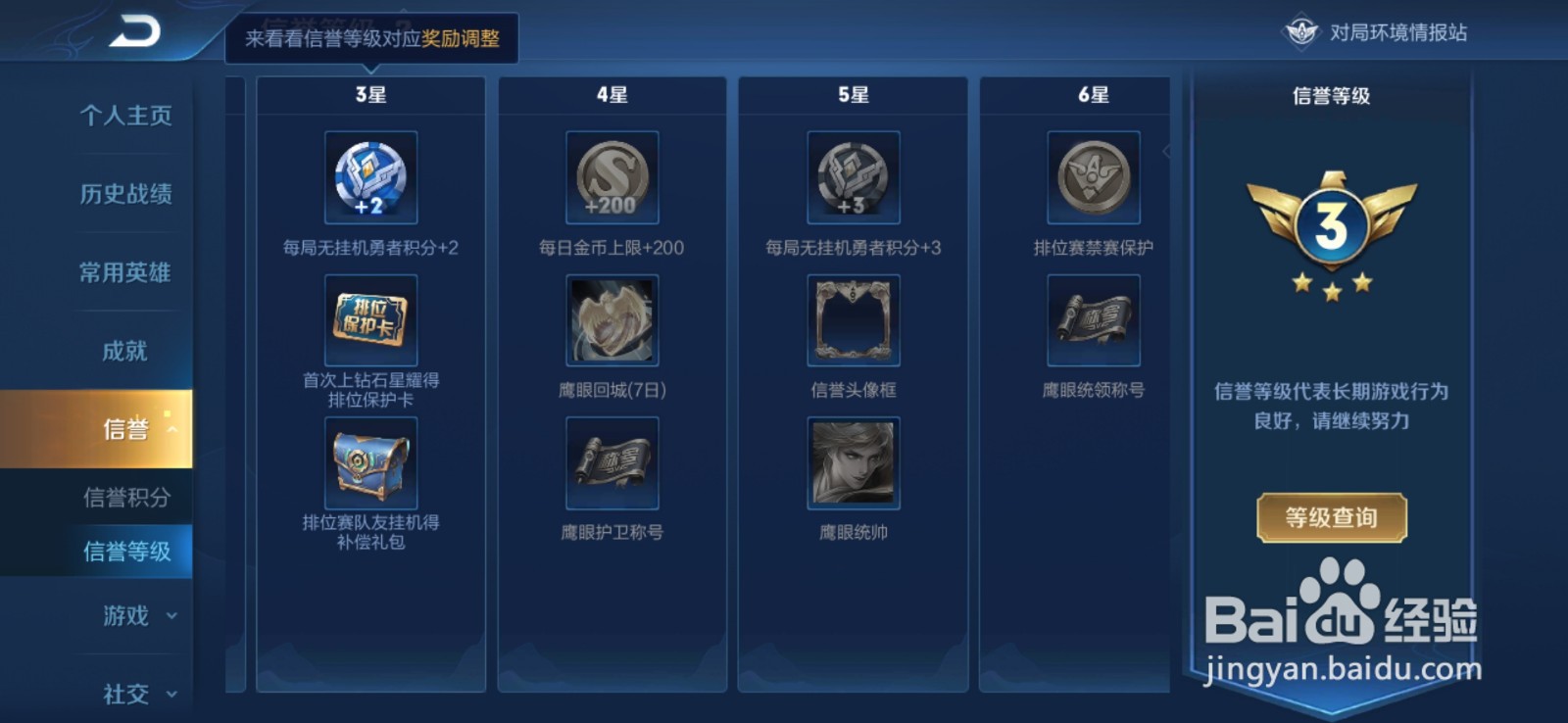Select the 鹰眼统领称号 scroll icon
Image resolution: width=1568 pixels, height=723 pixels.
1092,320
